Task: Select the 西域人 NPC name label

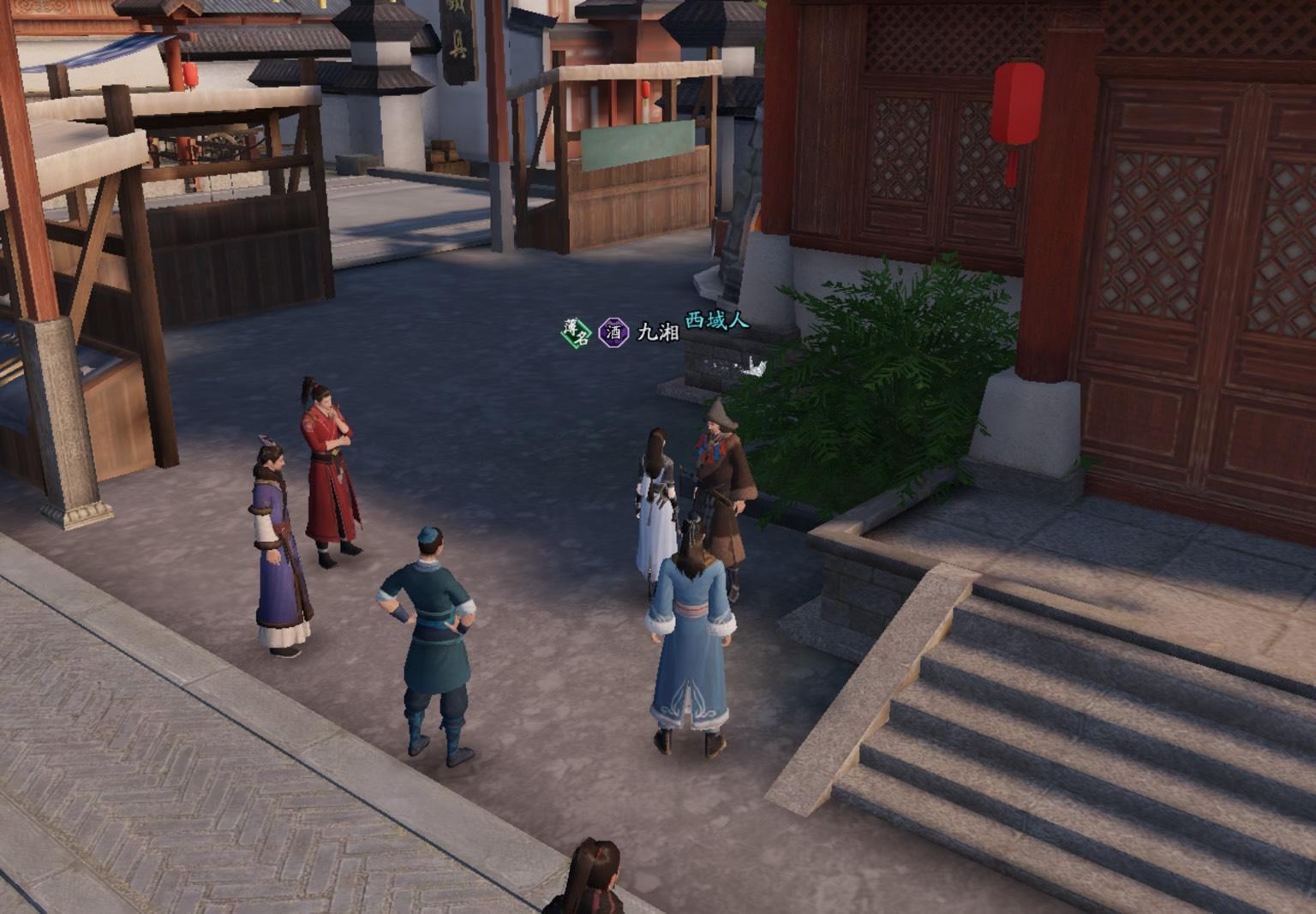Action: [716, 321]
